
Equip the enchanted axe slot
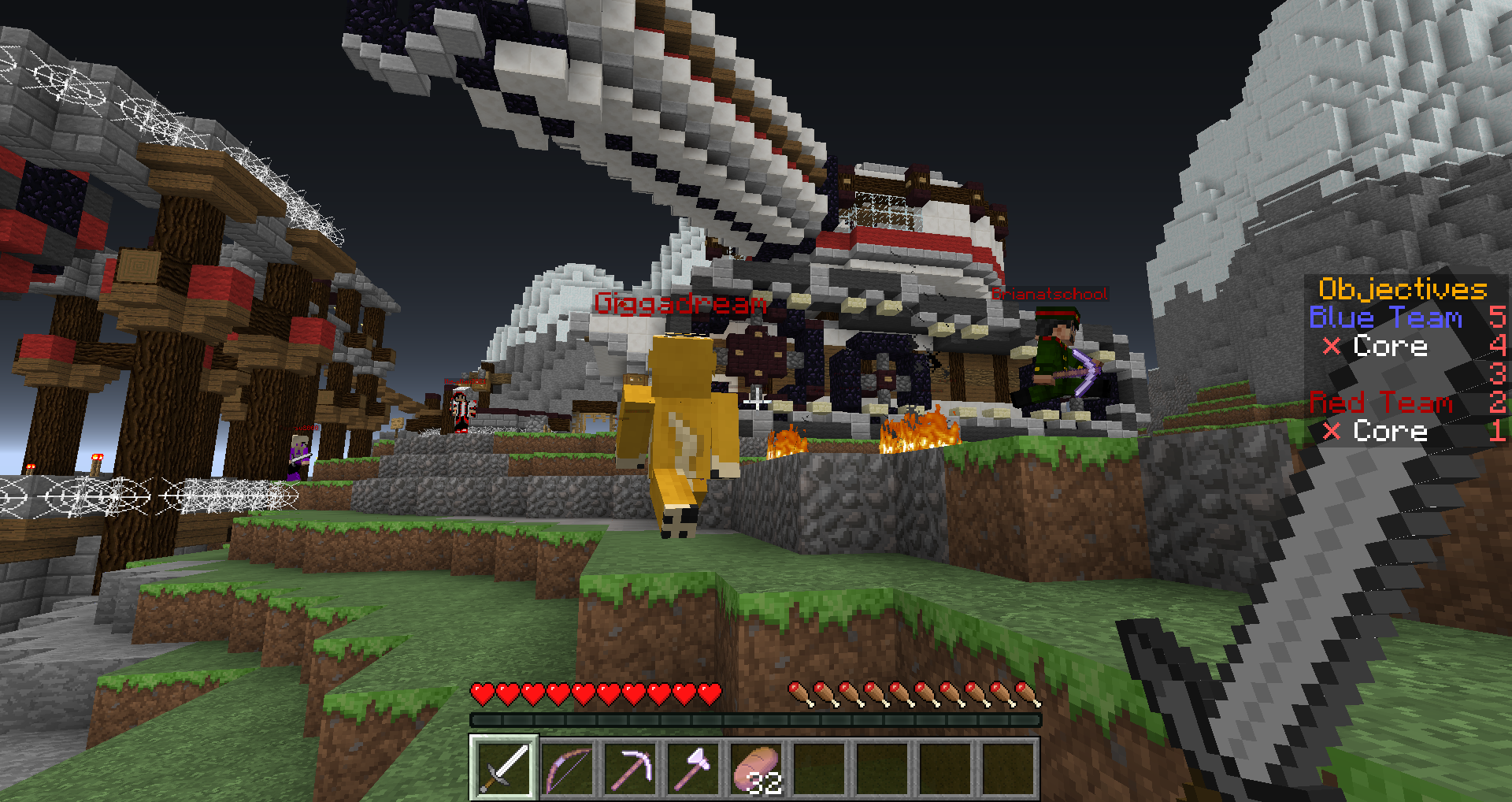click(x=694, y=767)
